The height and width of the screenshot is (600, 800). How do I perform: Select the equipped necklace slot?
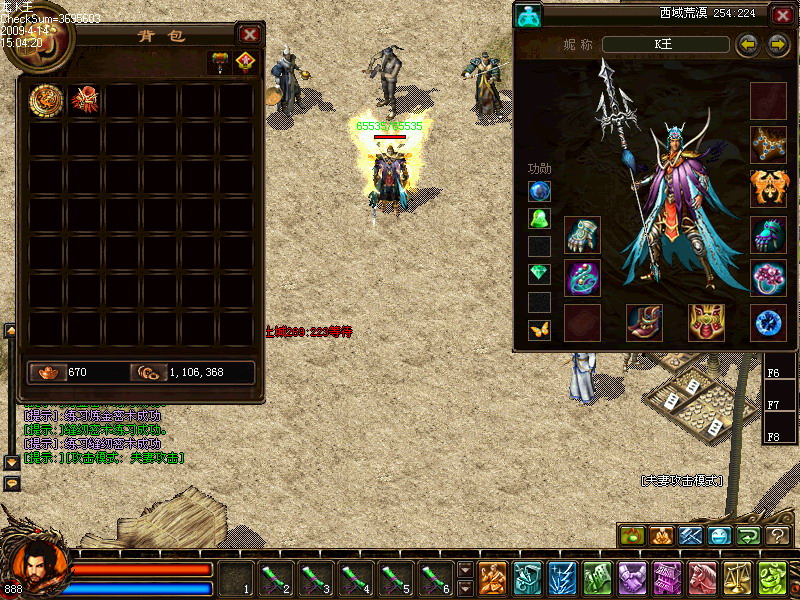(768, 144)
